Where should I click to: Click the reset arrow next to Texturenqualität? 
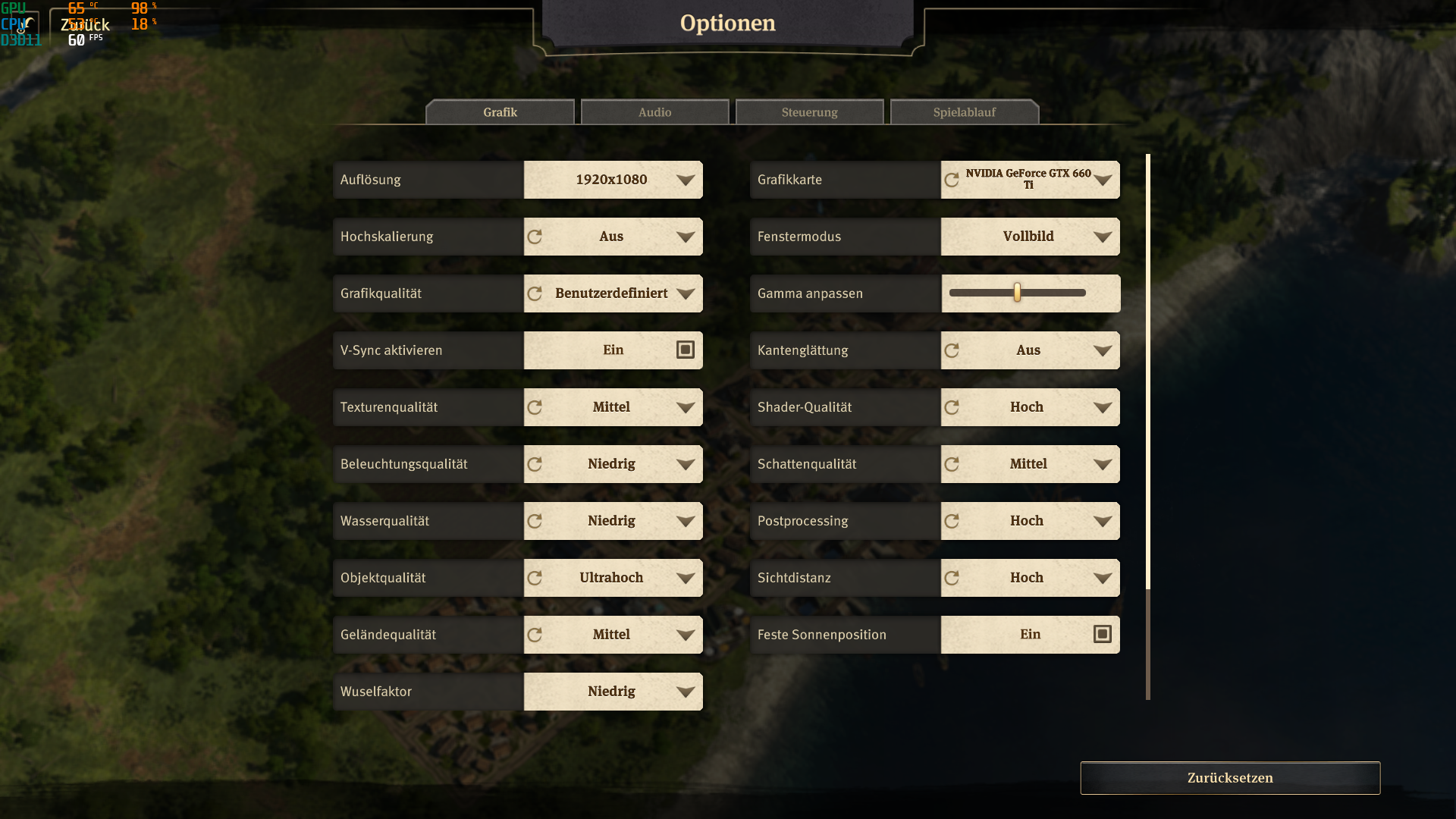[x=535, y=407]
